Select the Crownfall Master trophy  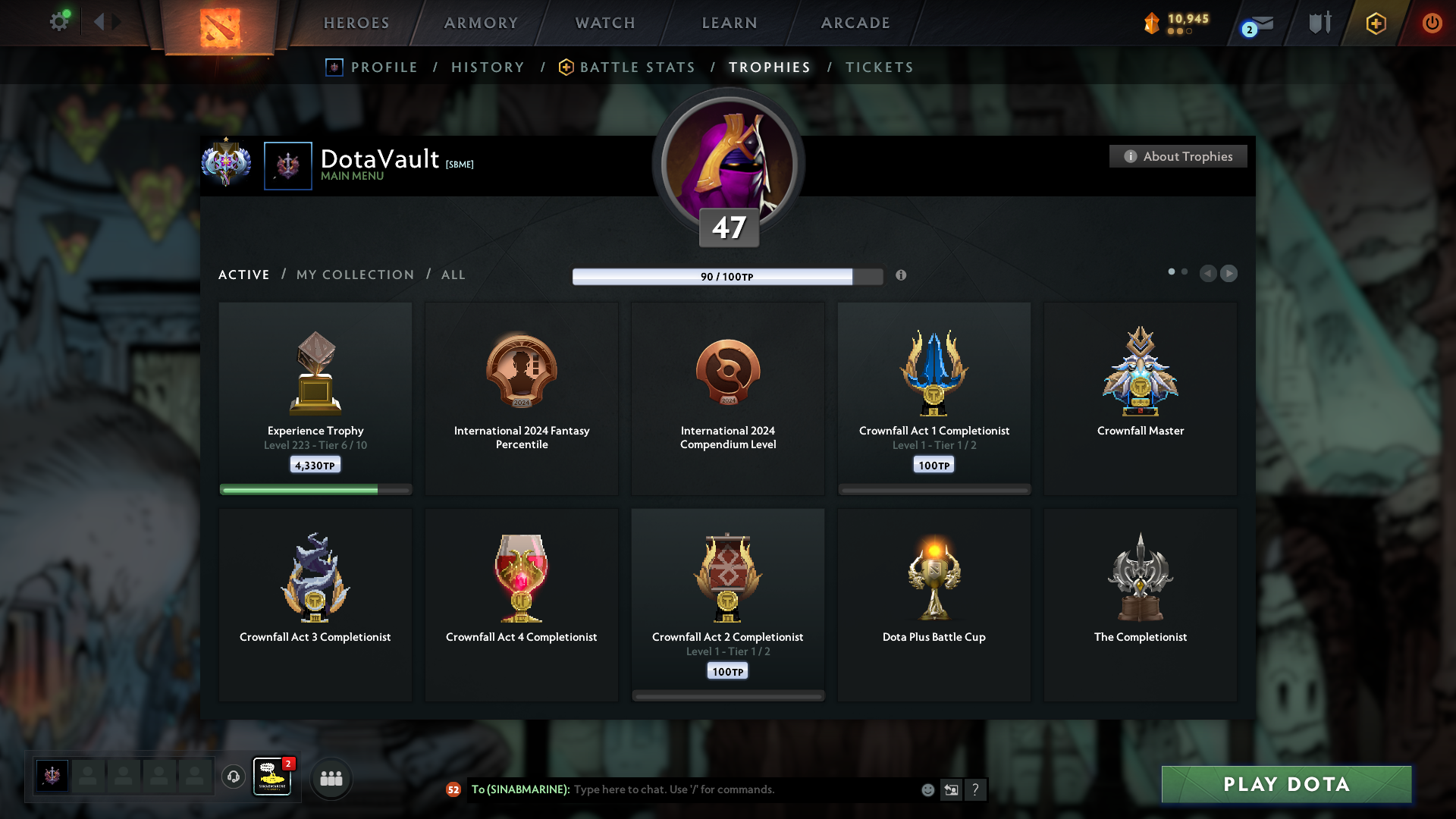coord(1140,398)
